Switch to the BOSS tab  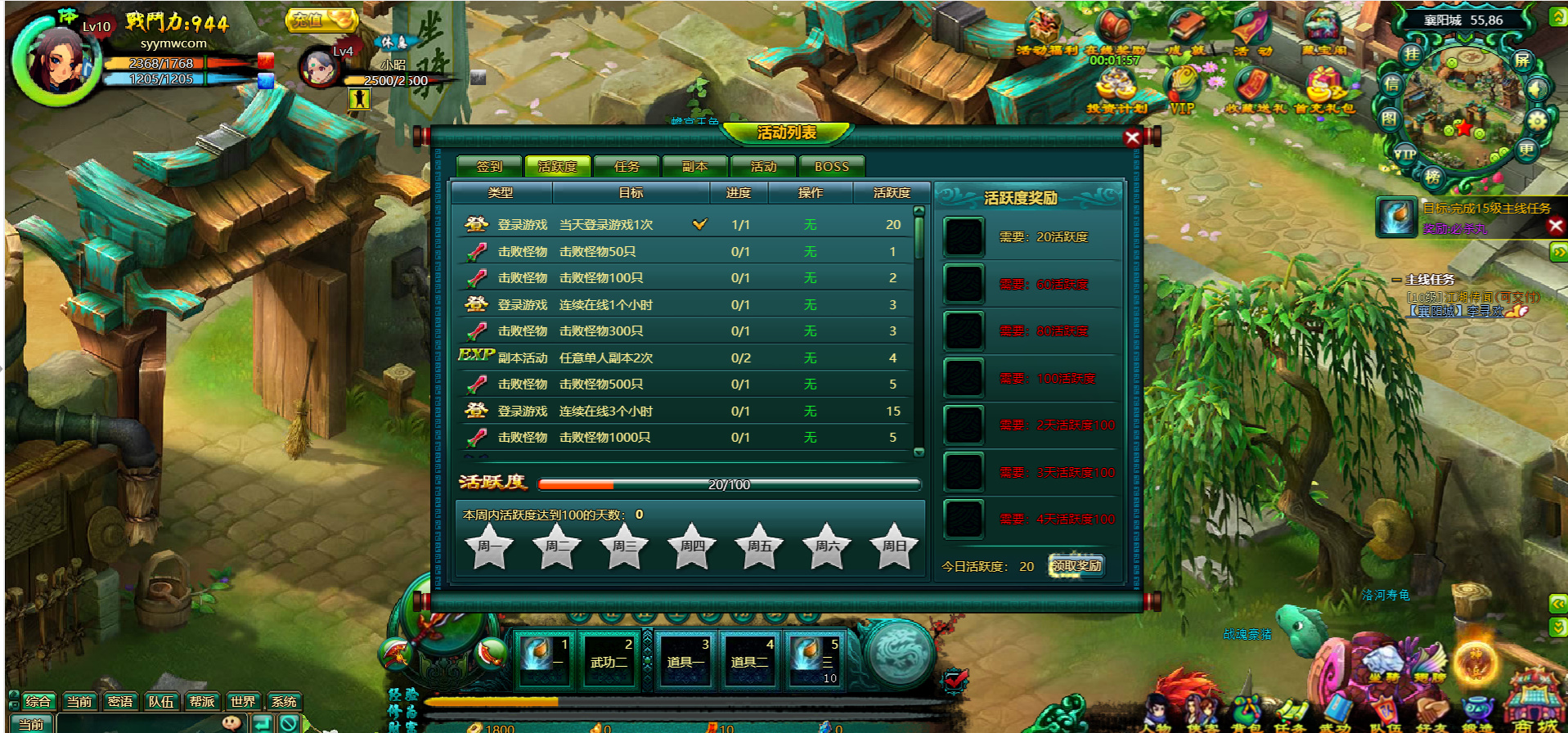tap(831, 166)
